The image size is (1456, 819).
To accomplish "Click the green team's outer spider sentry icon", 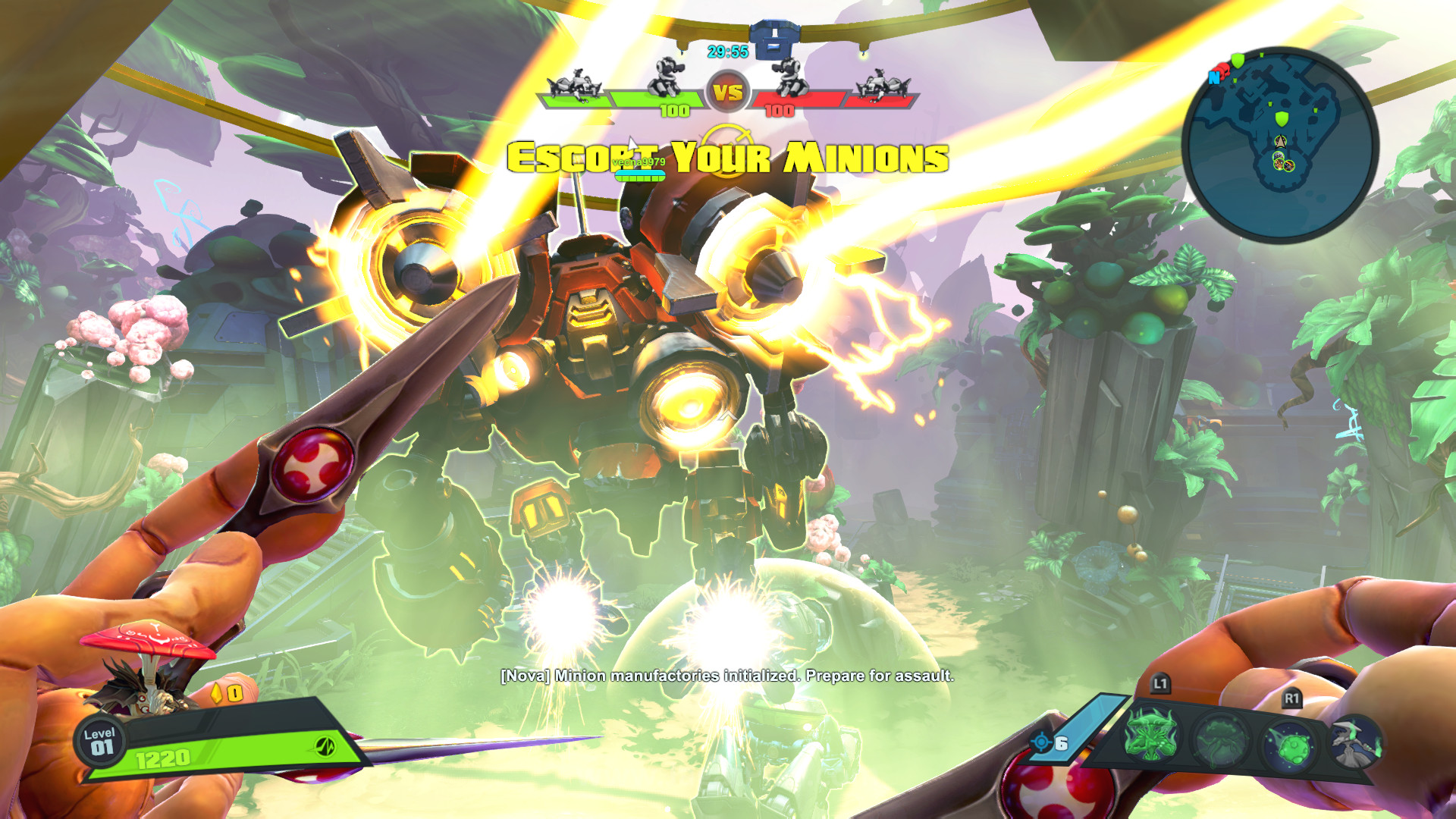I will [x=575, y=83].
